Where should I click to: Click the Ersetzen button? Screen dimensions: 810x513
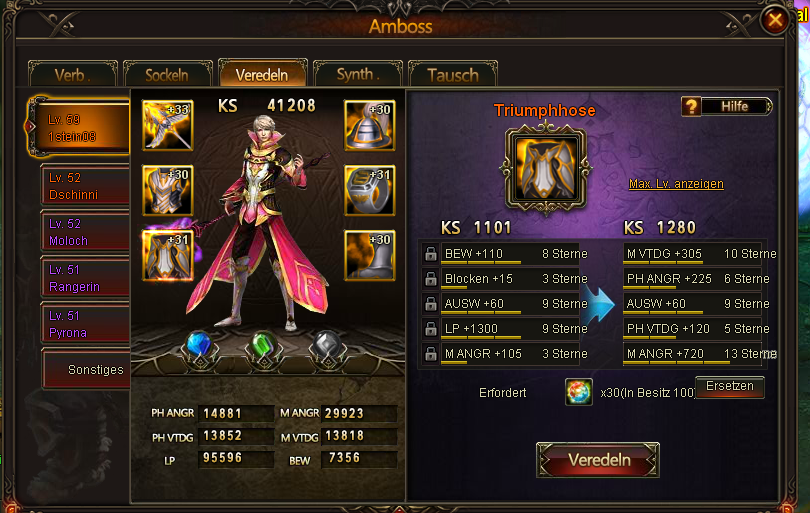pyautogui.click(x=729, y=387)
